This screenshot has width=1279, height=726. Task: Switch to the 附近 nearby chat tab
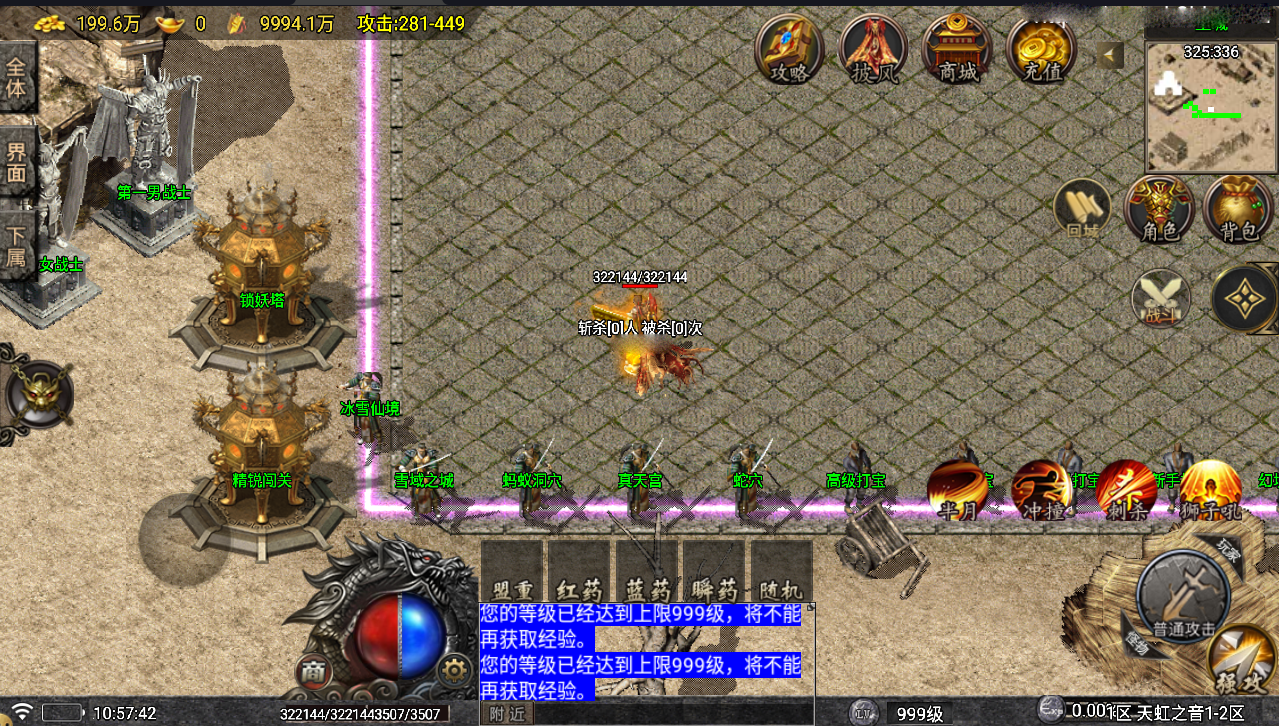point(507,714)
